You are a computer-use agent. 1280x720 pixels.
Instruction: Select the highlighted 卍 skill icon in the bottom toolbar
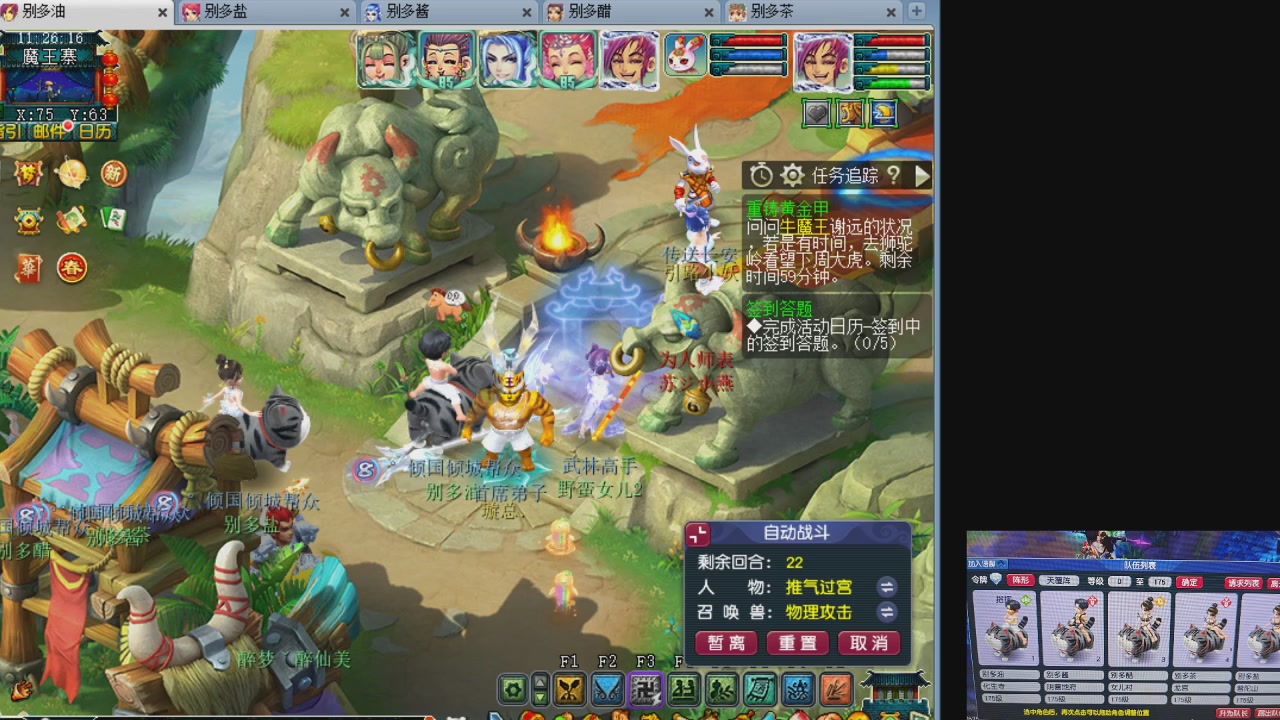[645, 690]
